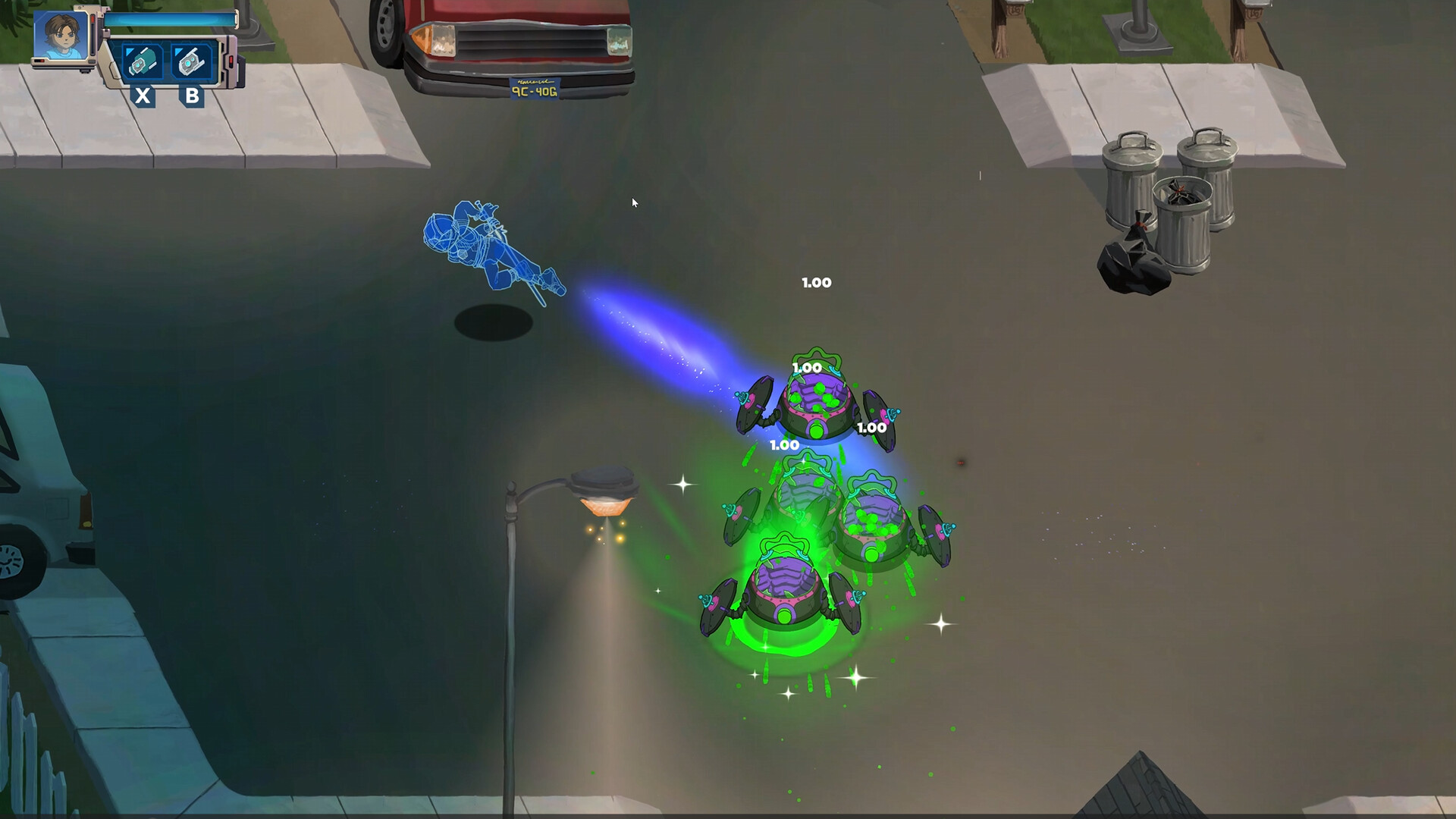Click the X keybind label under the first slot

[142, 97]
